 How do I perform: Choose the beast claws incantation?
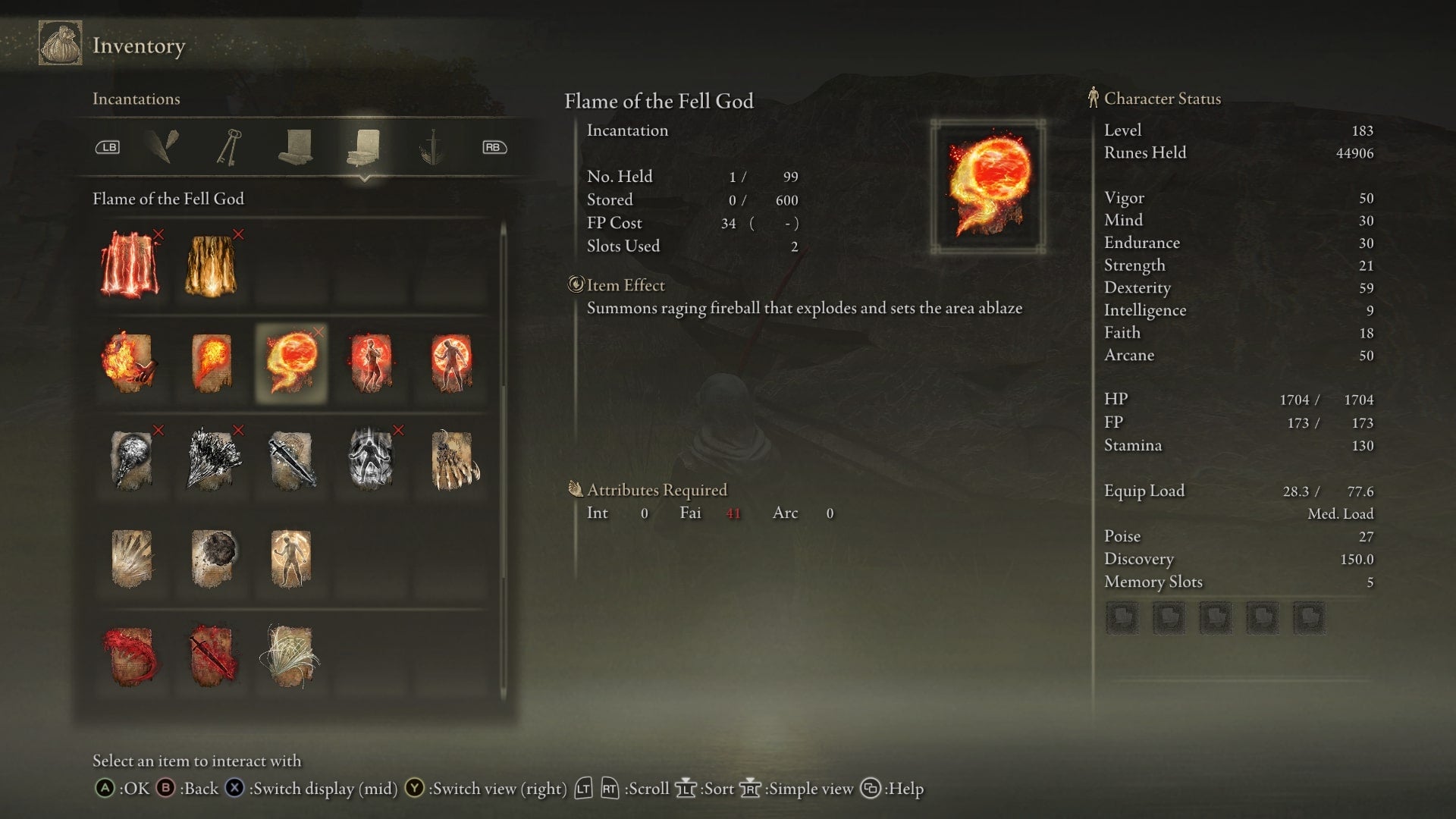pos(453,460)
